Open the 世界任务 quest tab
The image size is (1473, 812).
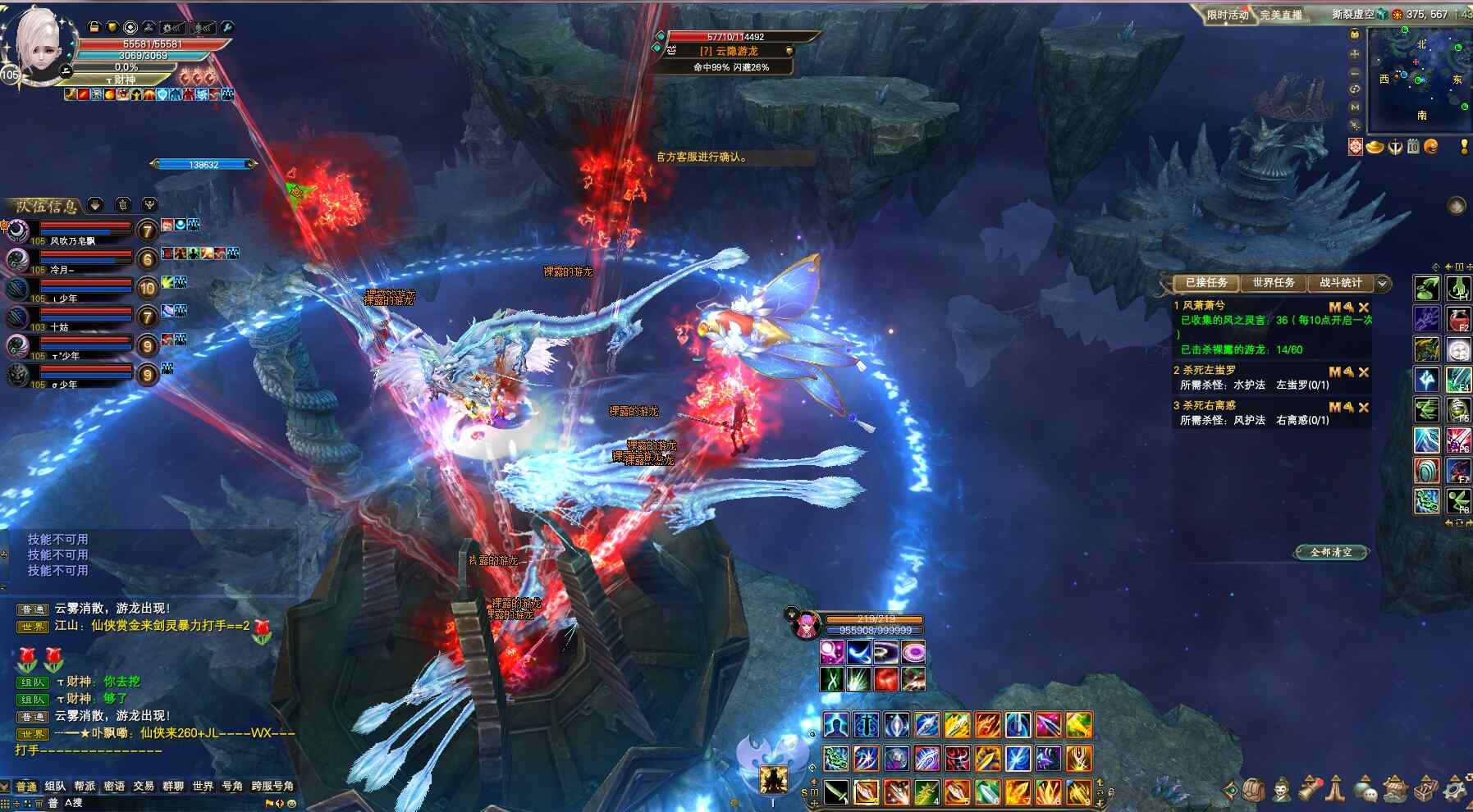pyautogui.click(x=1273, y=283)
